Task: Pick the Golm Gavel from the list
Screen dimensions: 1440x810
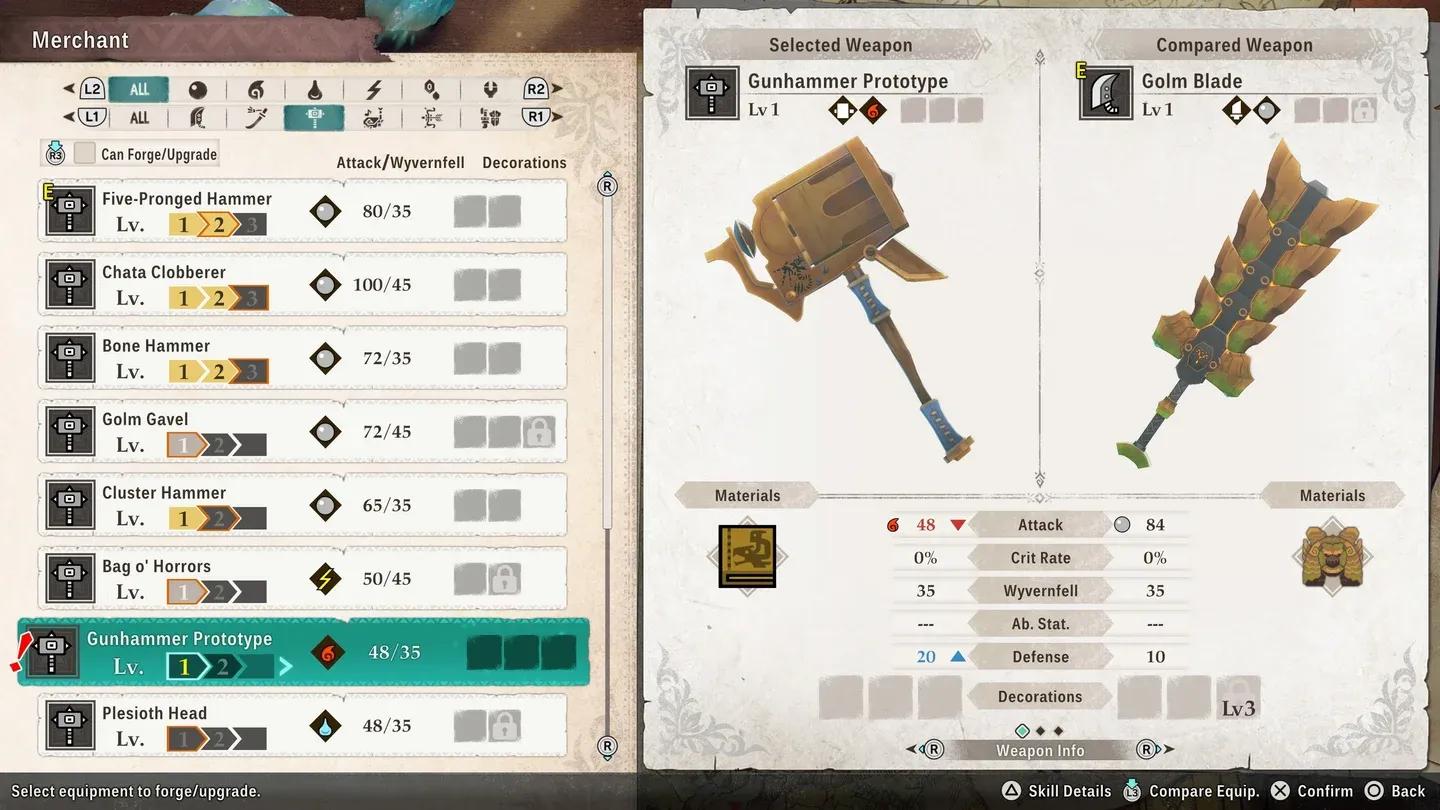Action: point(302,432)
